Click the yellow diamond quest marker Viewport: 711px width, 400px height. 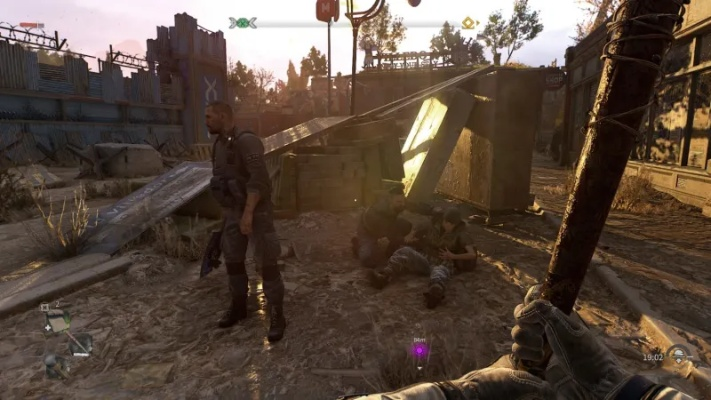(x=468, y=22)
